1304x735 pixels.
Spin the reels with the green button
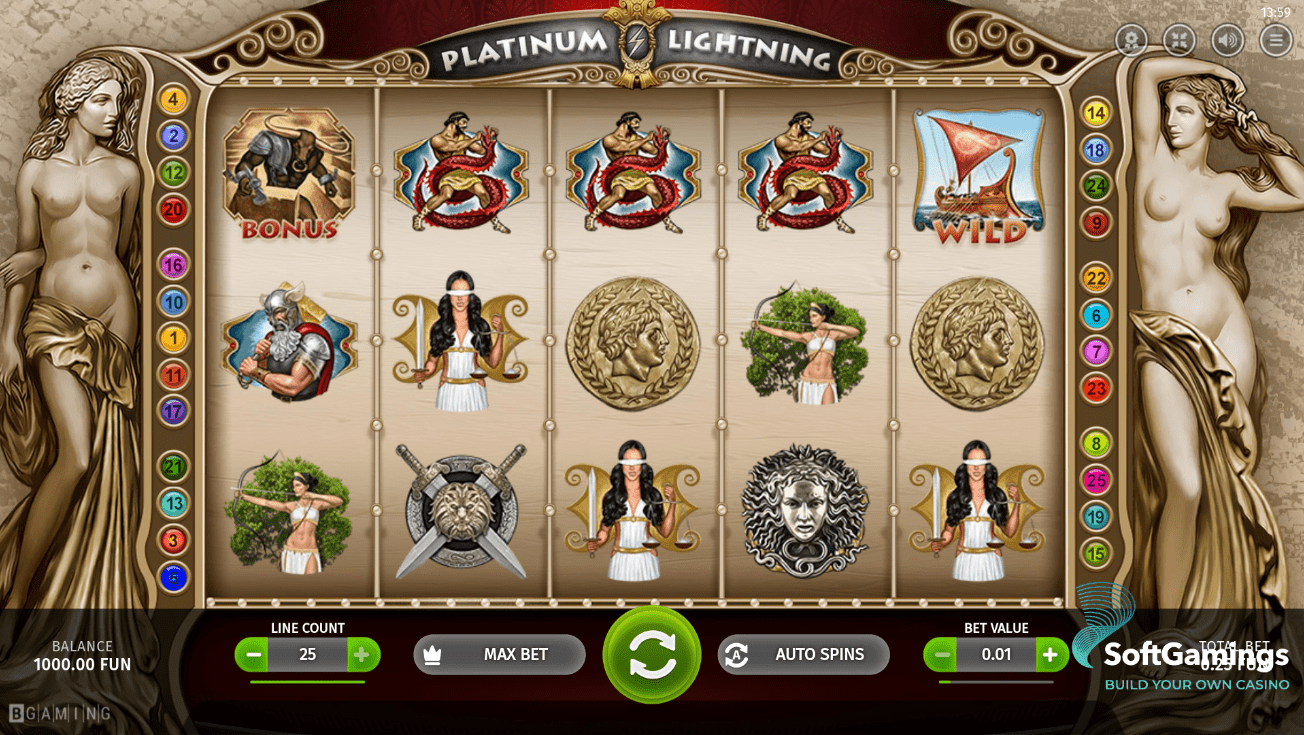(652, 655)
